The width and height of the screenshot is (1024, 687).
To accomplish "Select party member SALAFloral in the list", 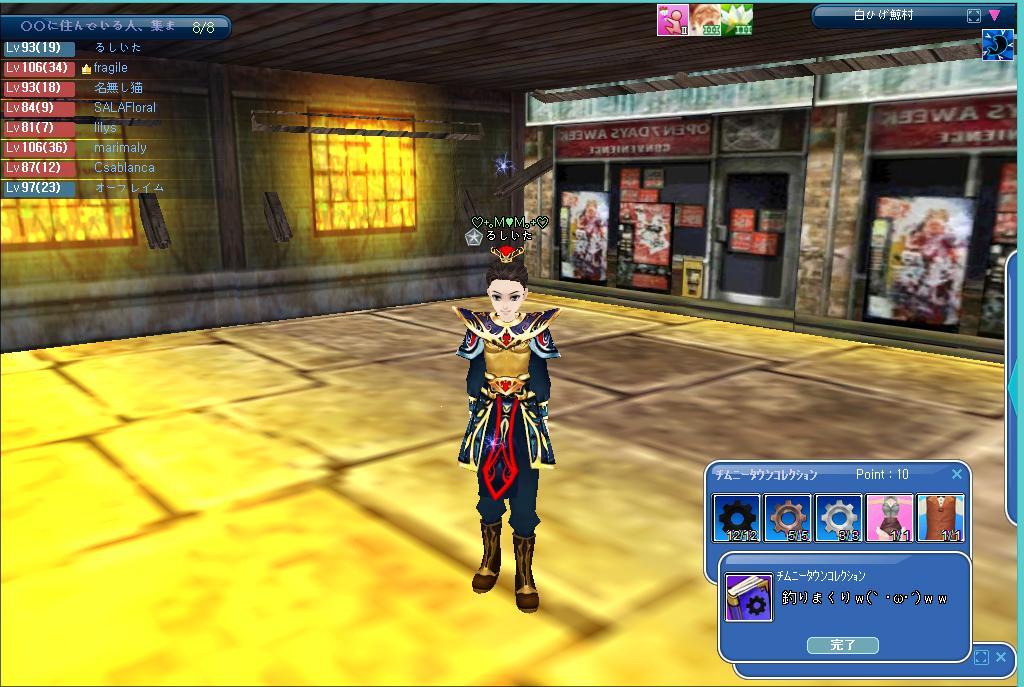I will click(x=124, y=108).
